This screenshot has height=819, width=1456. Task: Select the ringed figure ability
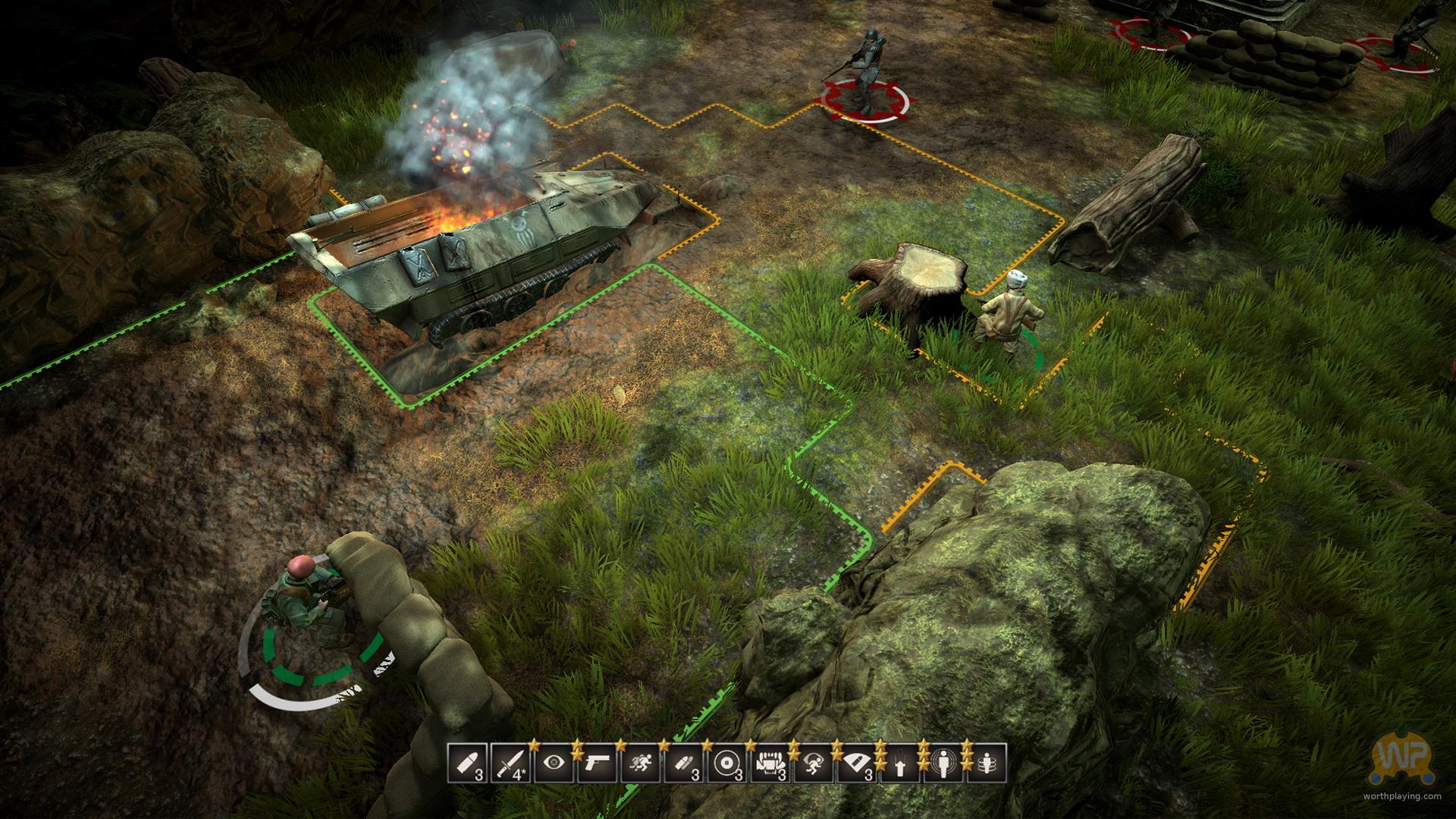[987, 764]
